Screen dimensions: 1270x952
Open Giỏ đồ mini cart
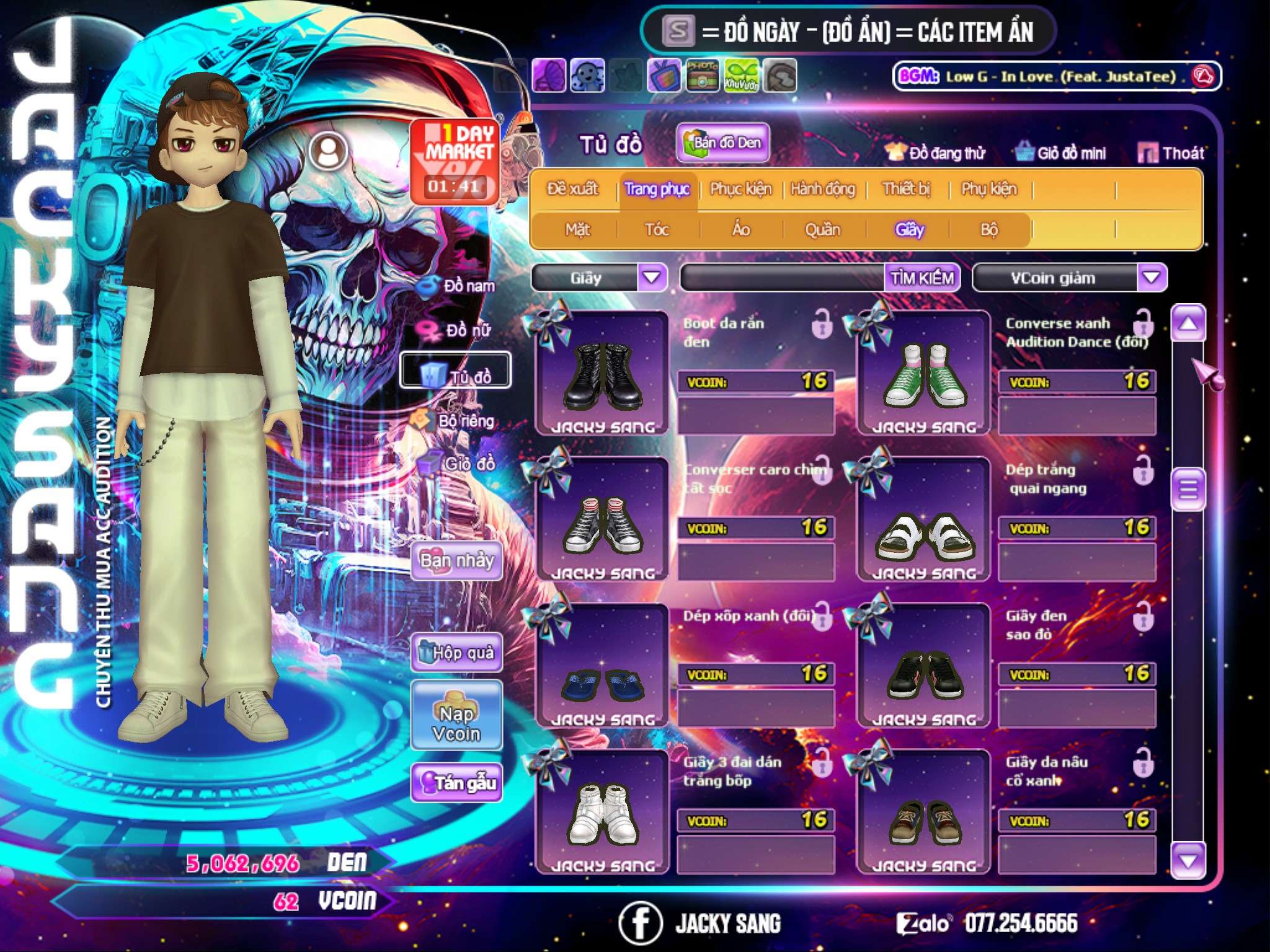pos(1061,152)
